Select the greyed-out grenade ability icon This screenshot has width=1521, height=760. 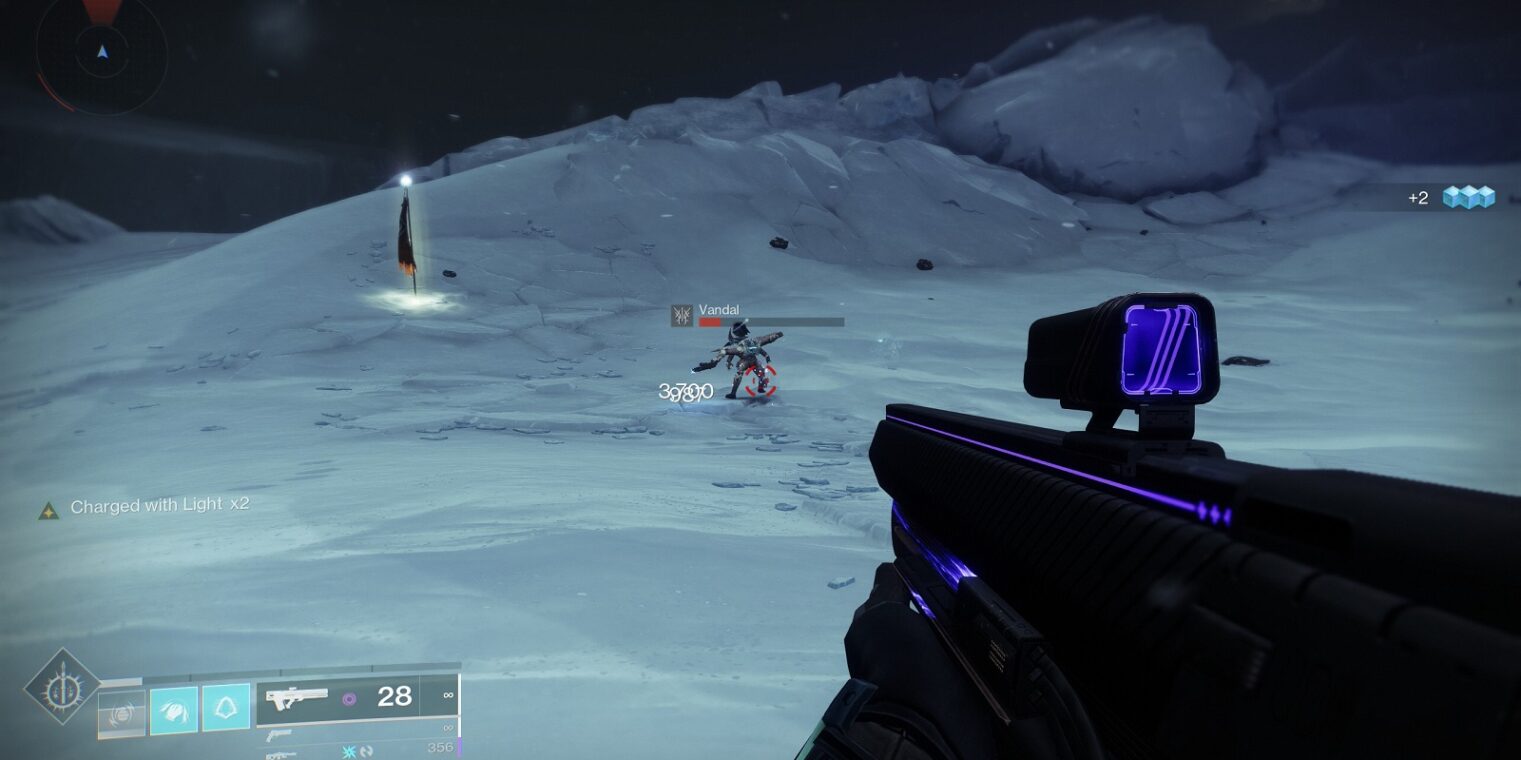click(122, 713)
